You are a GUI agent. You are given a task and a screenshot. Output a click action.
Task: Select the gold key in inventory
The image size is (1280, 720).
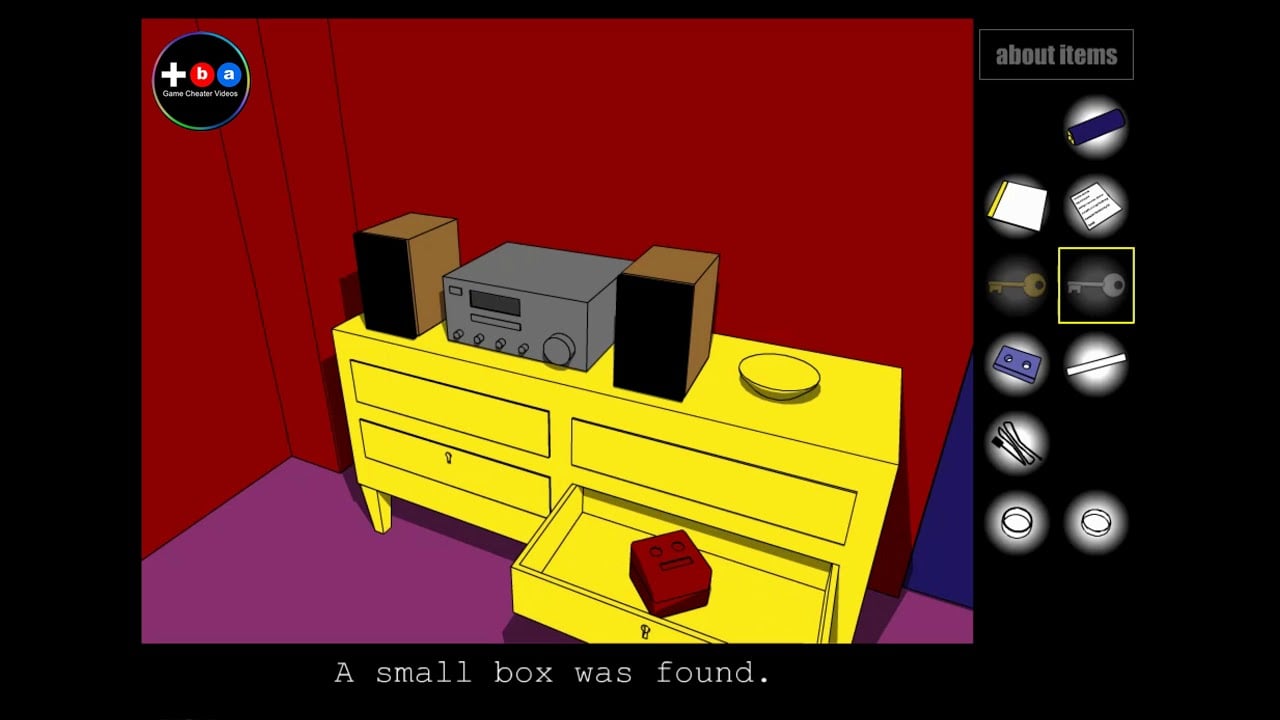[x=1017, y=286]
